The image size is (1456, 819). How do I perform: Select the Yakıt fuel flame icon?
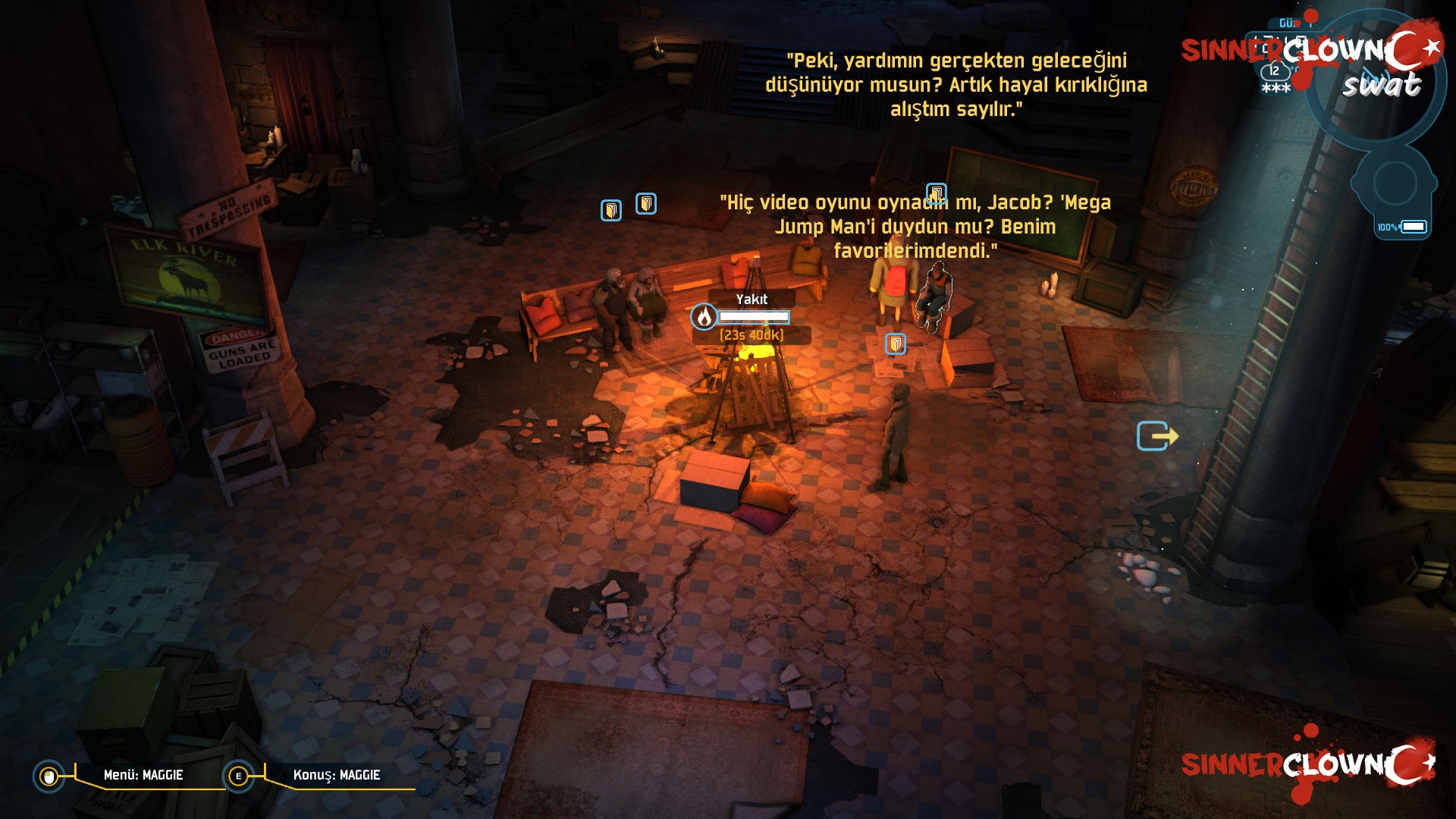704,316
